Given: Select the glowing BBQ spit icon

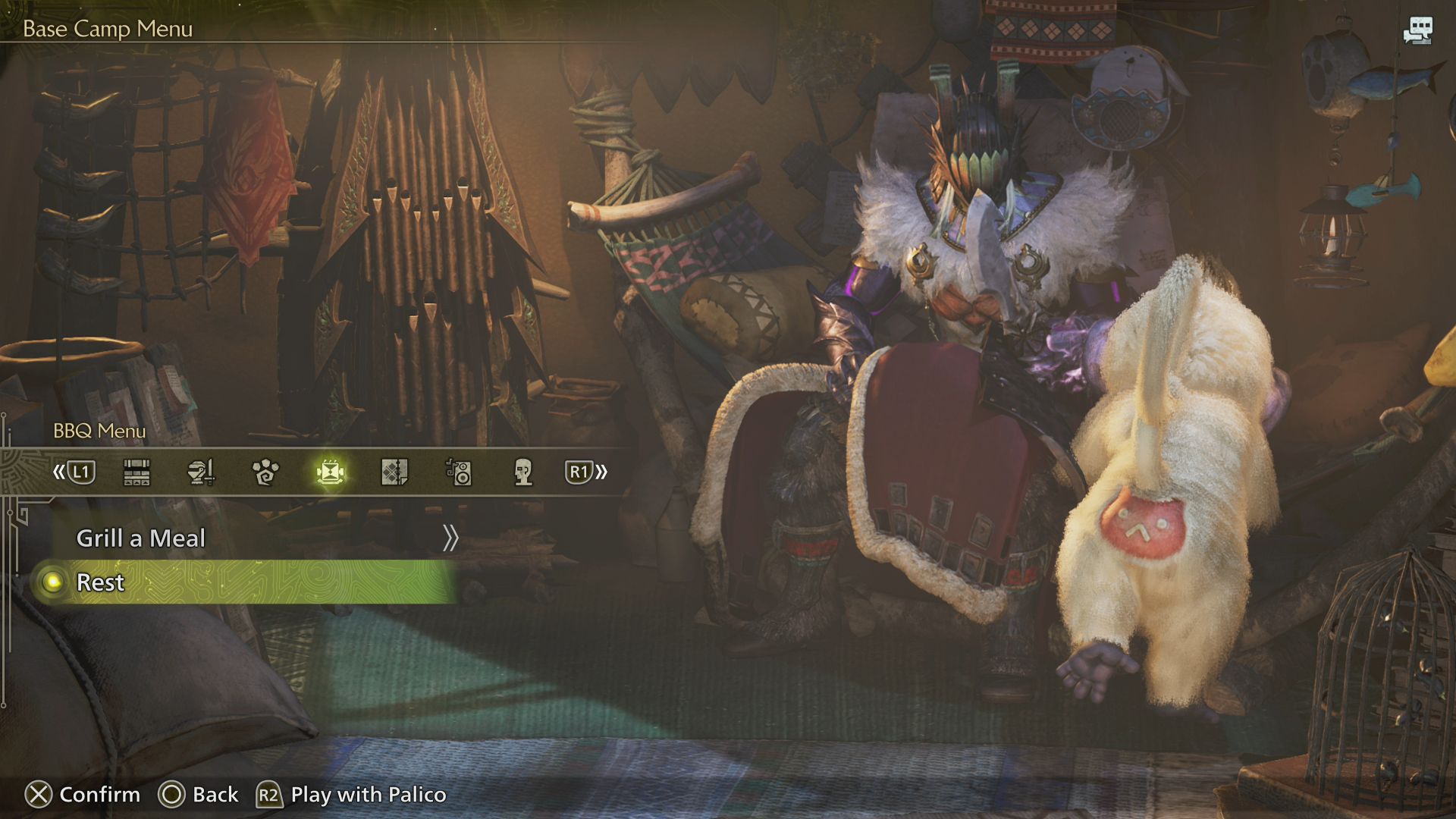Looking at the screenshot, I should (331, 472).
